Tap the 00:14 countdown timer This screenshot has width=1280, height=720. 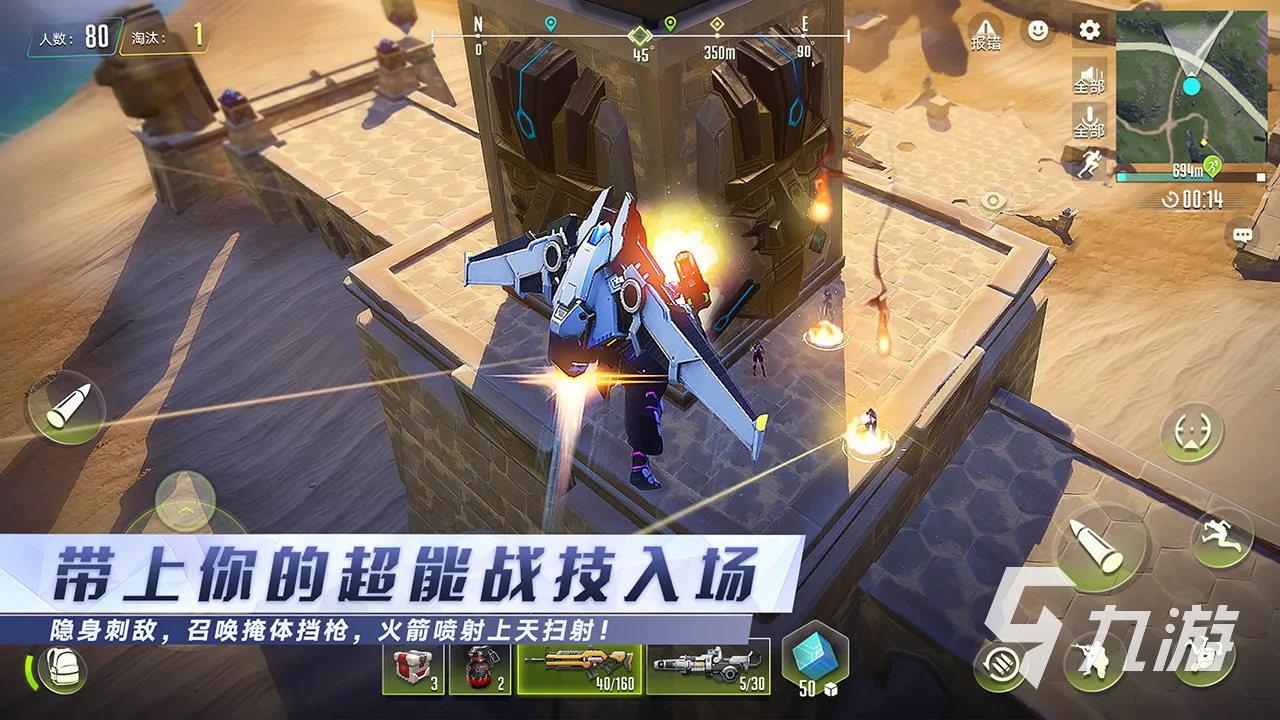[x=1197, y=198]
